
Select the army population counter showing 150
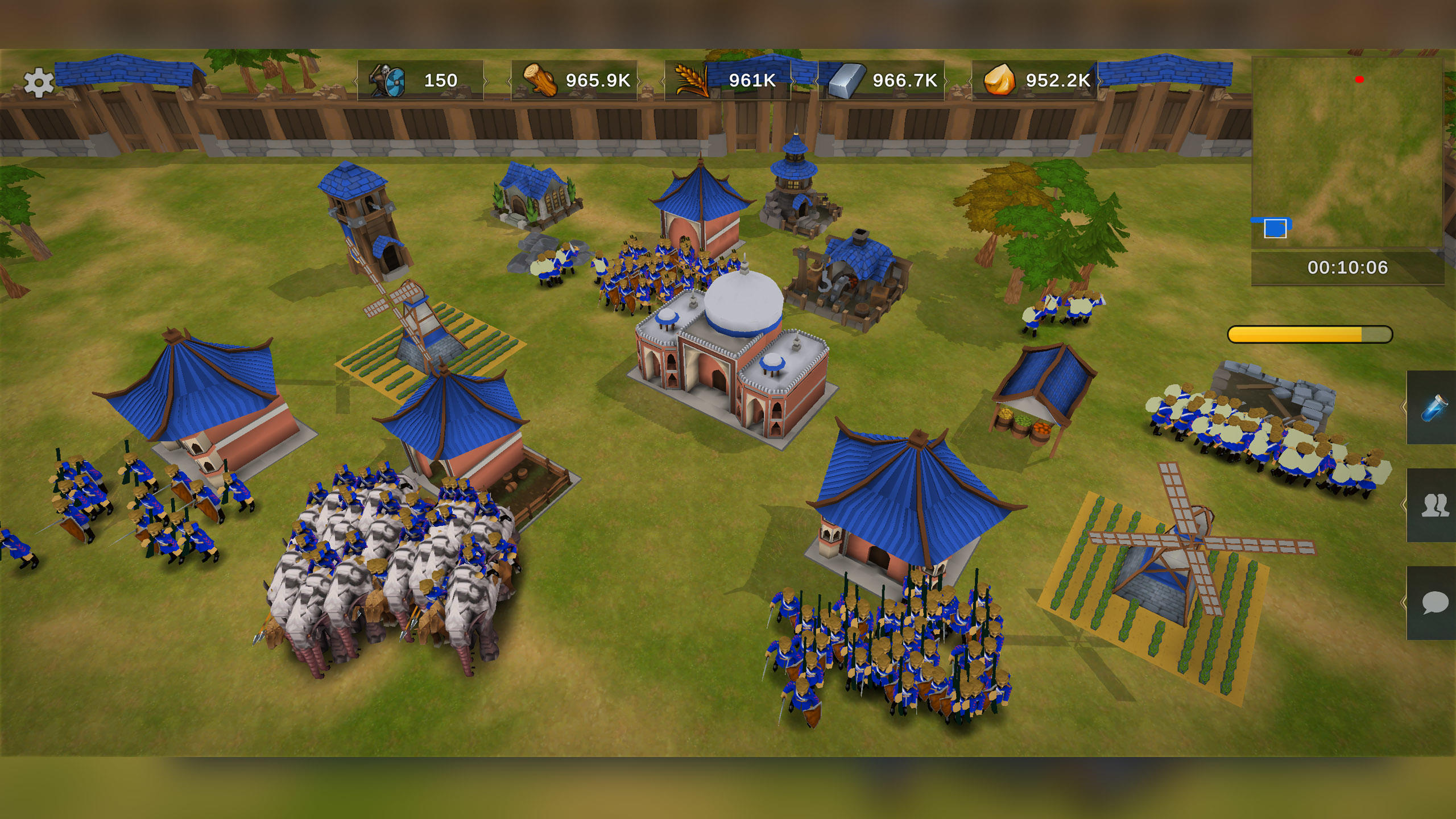tap(420, 81)
